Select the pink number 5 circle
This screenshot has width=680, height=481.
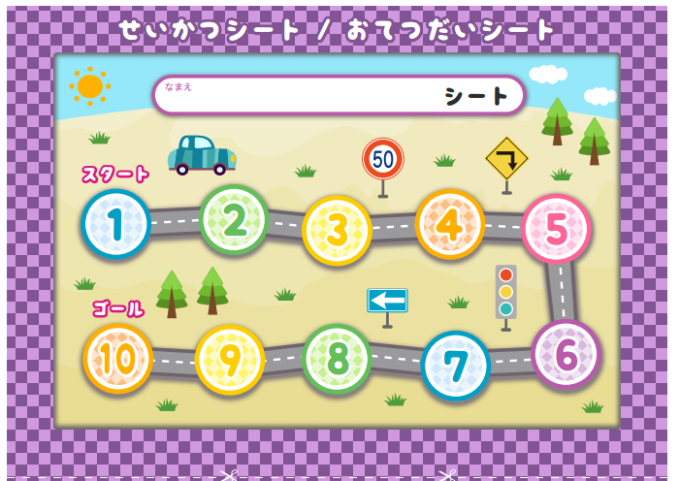coord(557,229)
